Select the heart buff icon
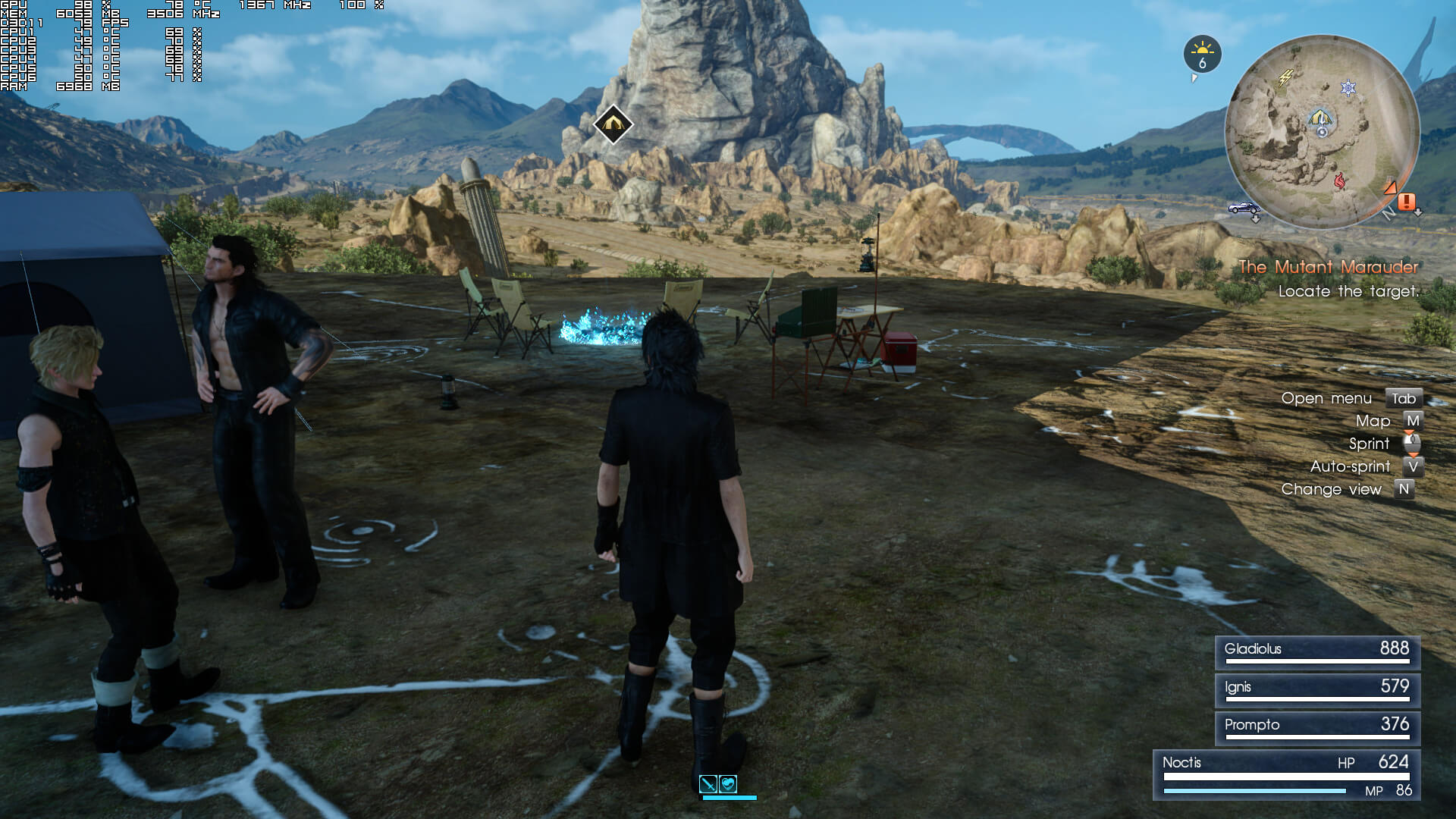 [x=728, y=784]
